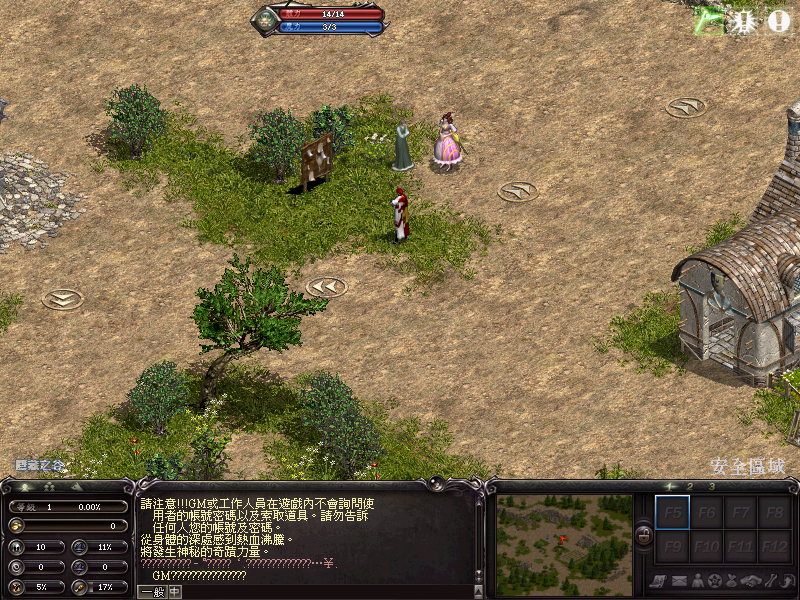Open the money pouch inventory icon

[733, 581]
